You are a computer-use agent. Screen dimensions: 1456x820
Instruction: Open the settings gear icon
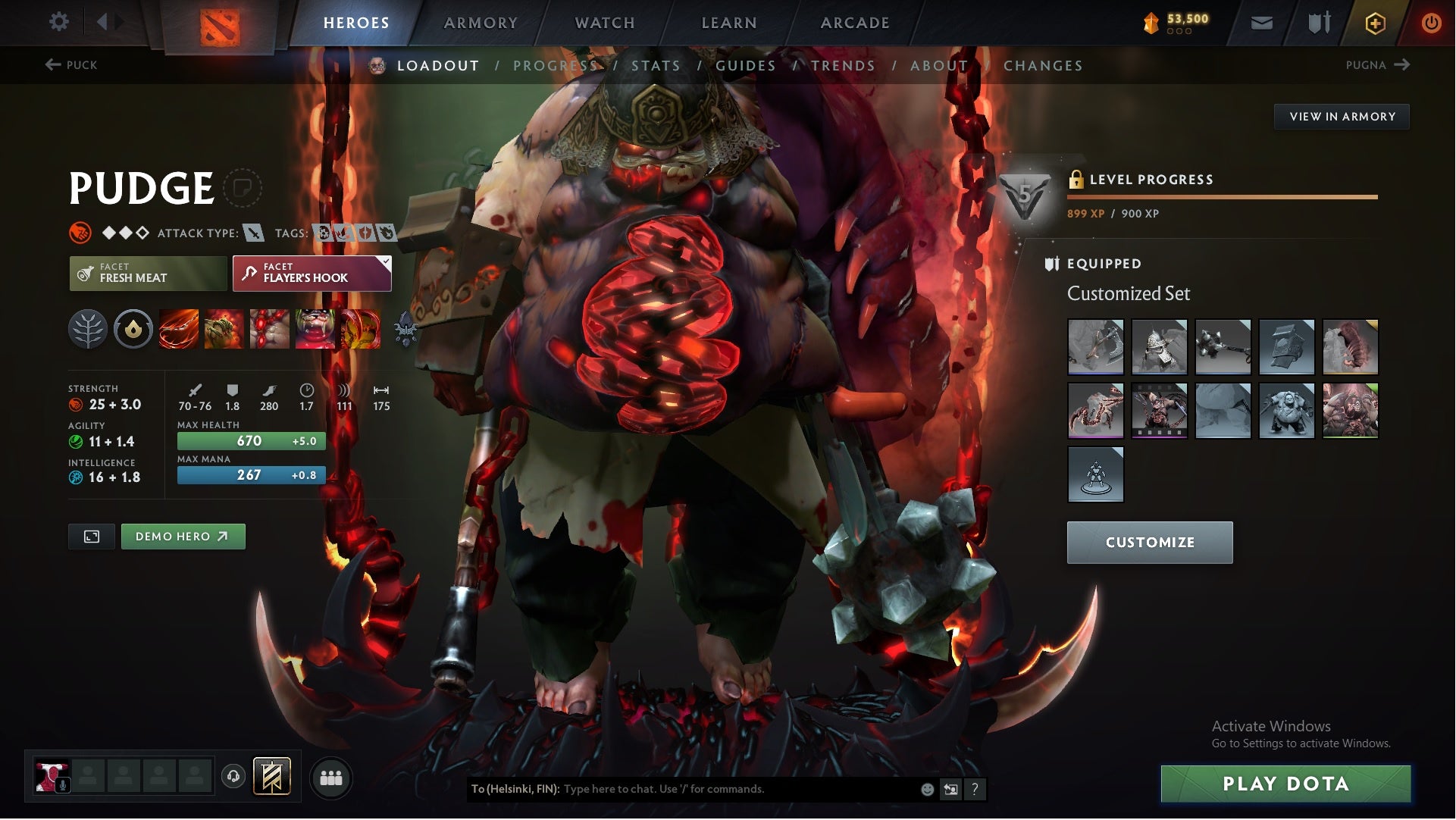pyautogui.click(x=59, y=22)
